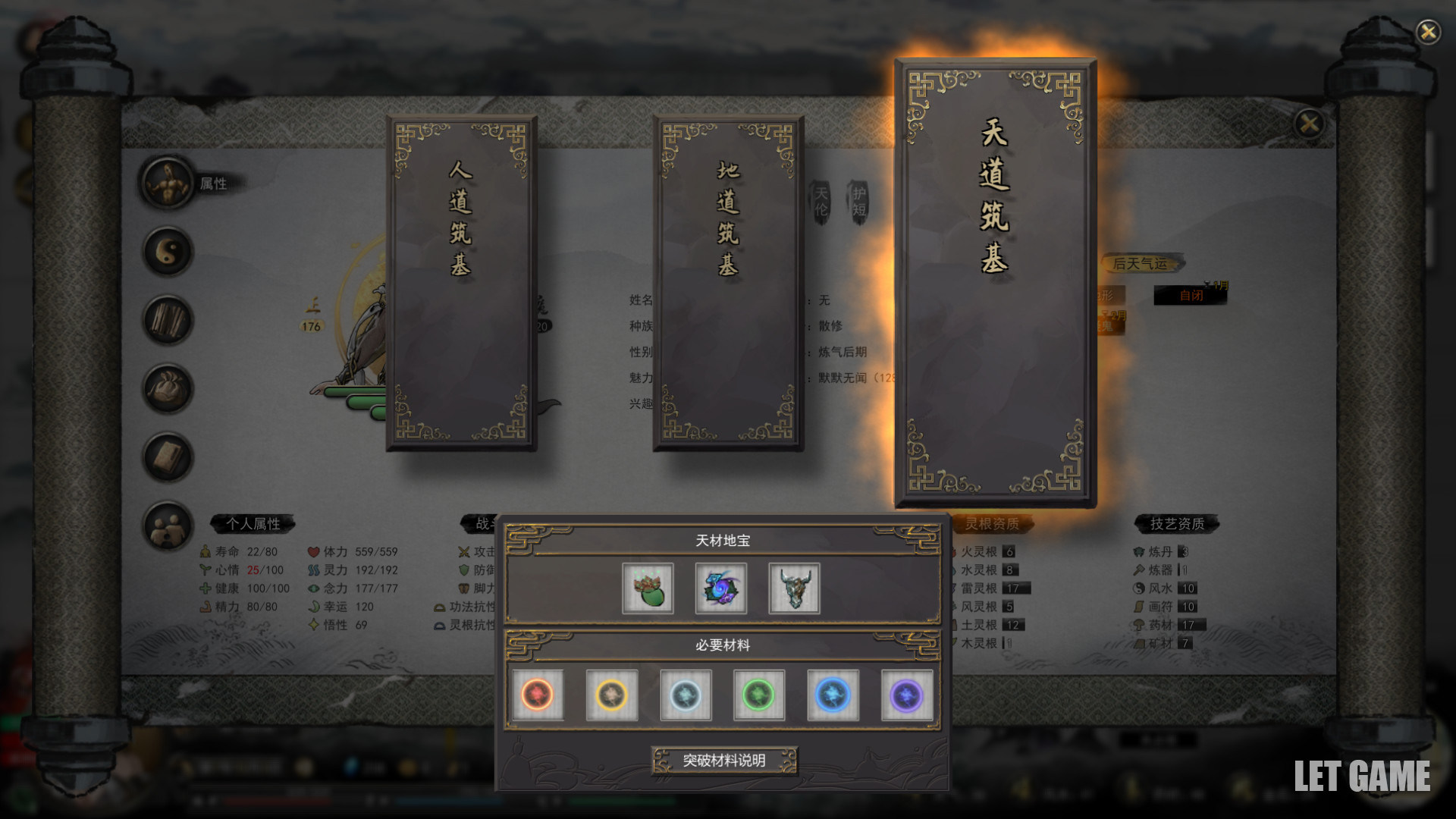This screenshot has height=819, width=1456.
Task: Click the green orb required material
Action: point(759,695)
